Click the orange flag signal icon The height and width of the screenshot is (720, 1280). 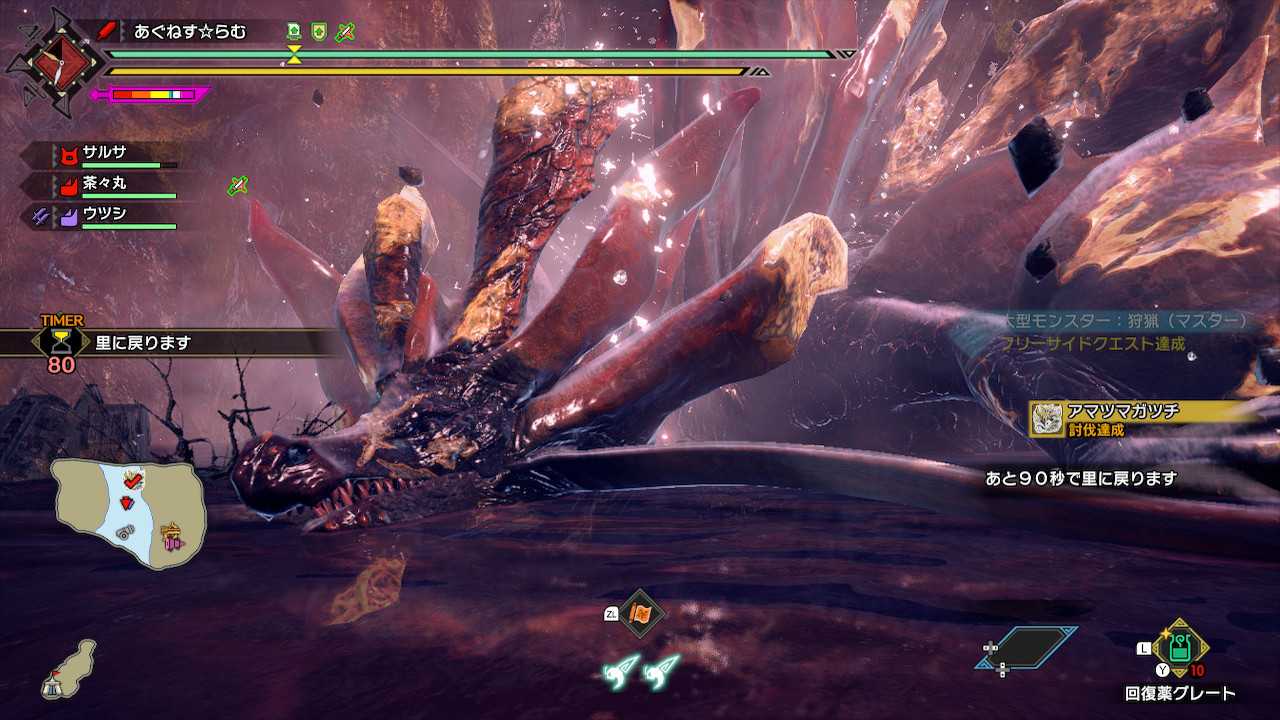coord(641,613)
